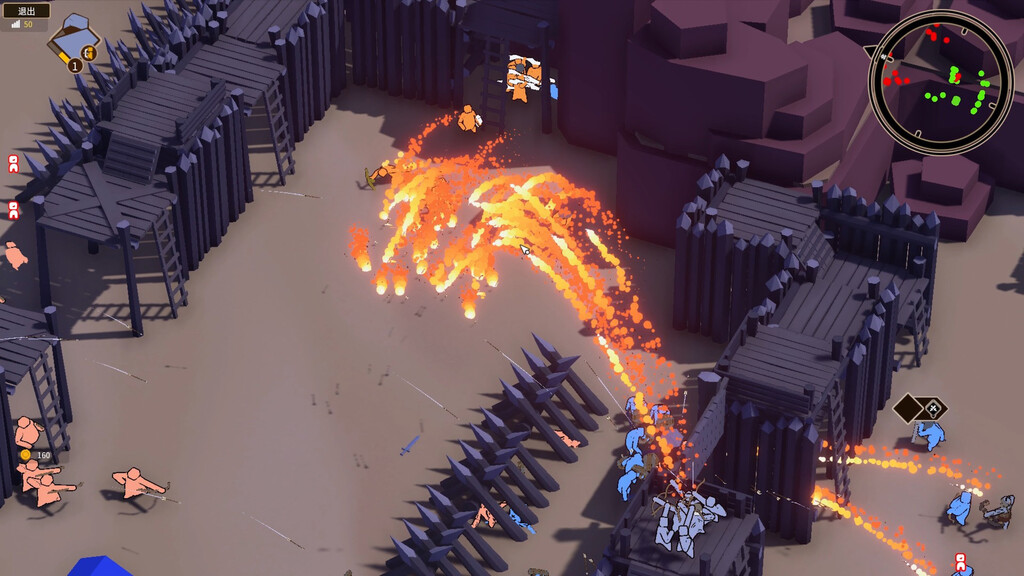The height and width of the screenshot is (576, 1024).
Task: Click the 退出 exit button
Action: (27, 10)
